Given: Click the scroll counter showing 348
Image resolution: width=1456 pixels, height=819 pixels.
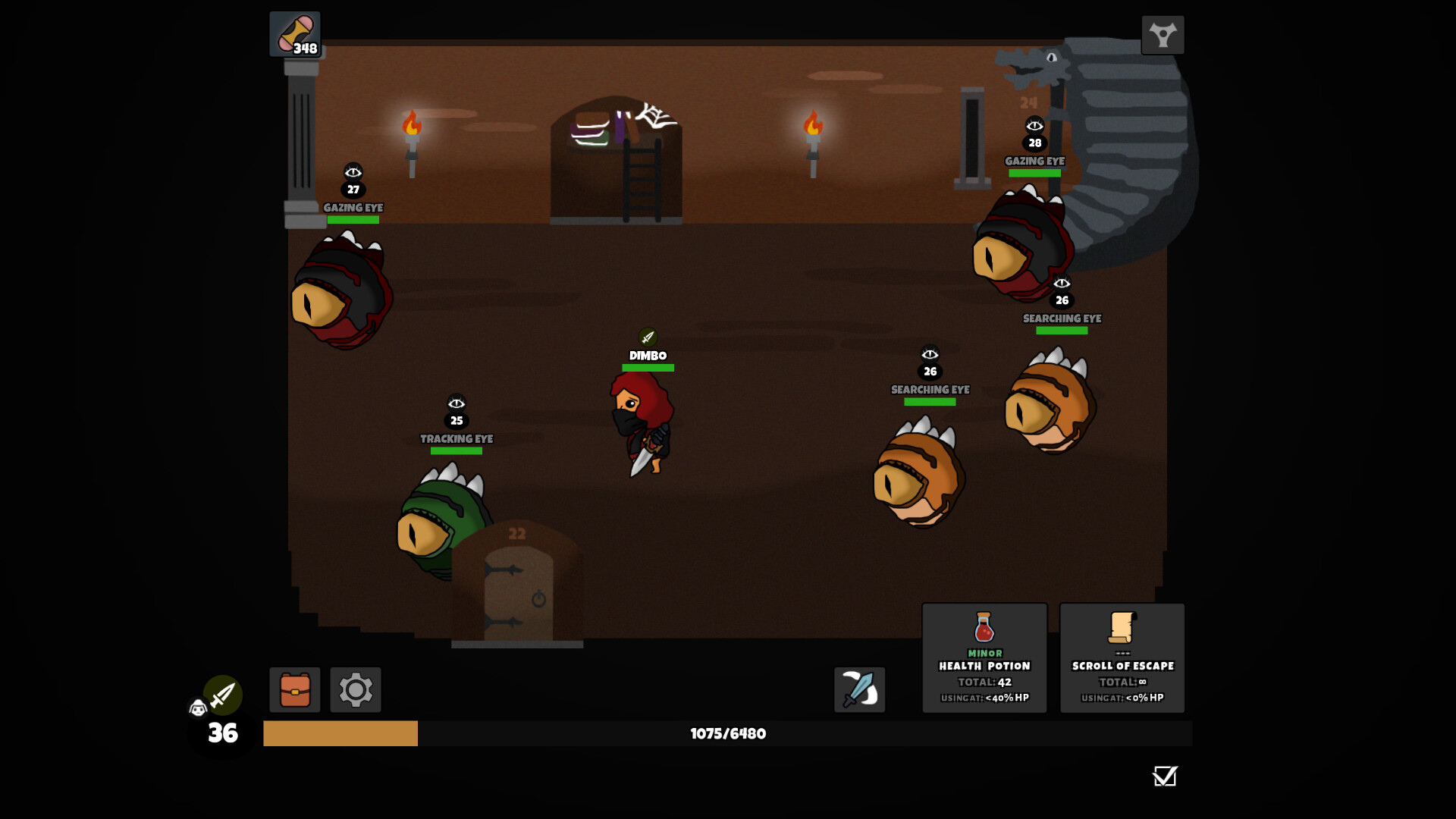Looking at the screenshot, I should [x=295, y=34].
